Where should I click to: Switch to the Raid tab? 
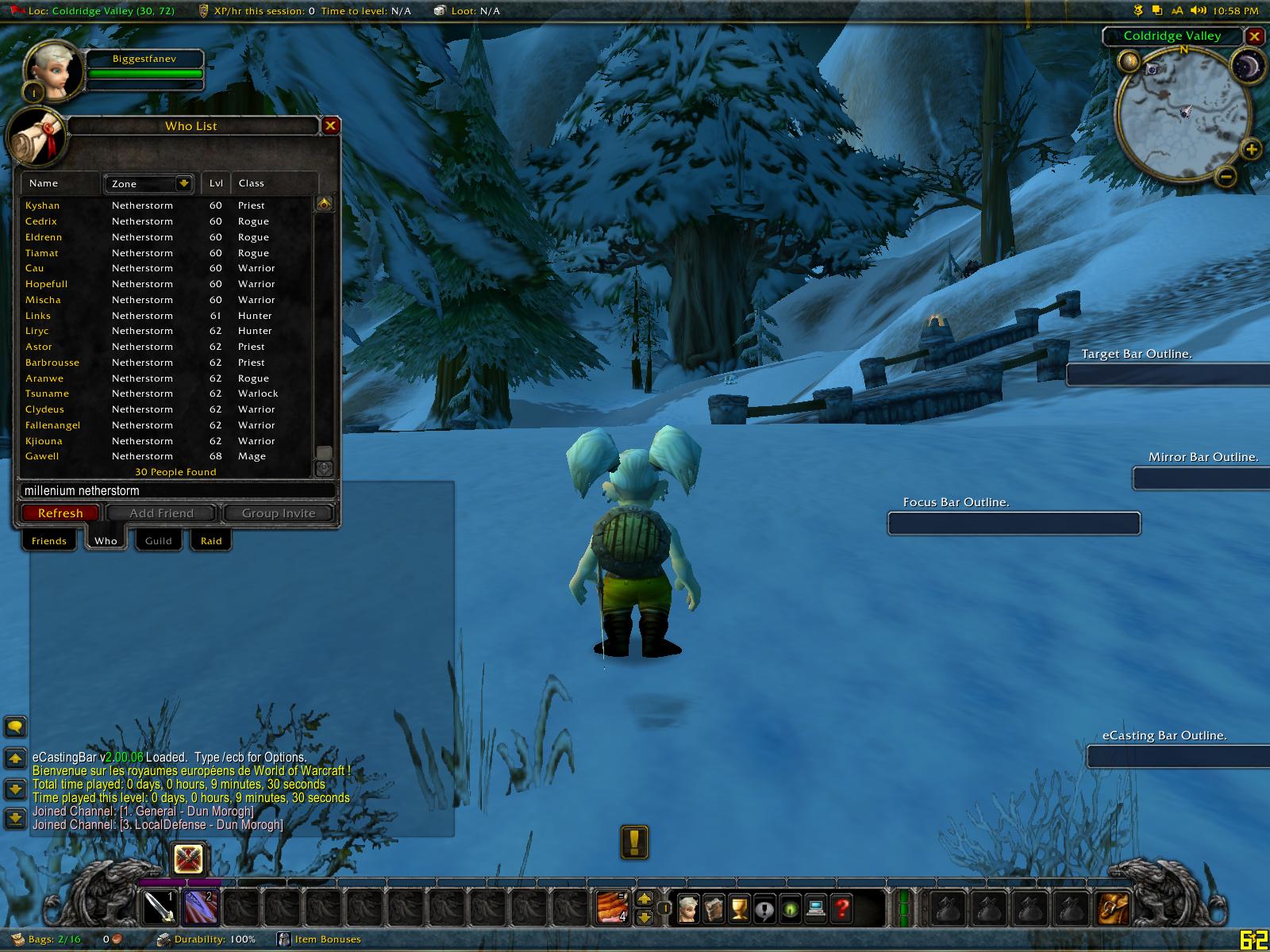(x=211, y=541)
